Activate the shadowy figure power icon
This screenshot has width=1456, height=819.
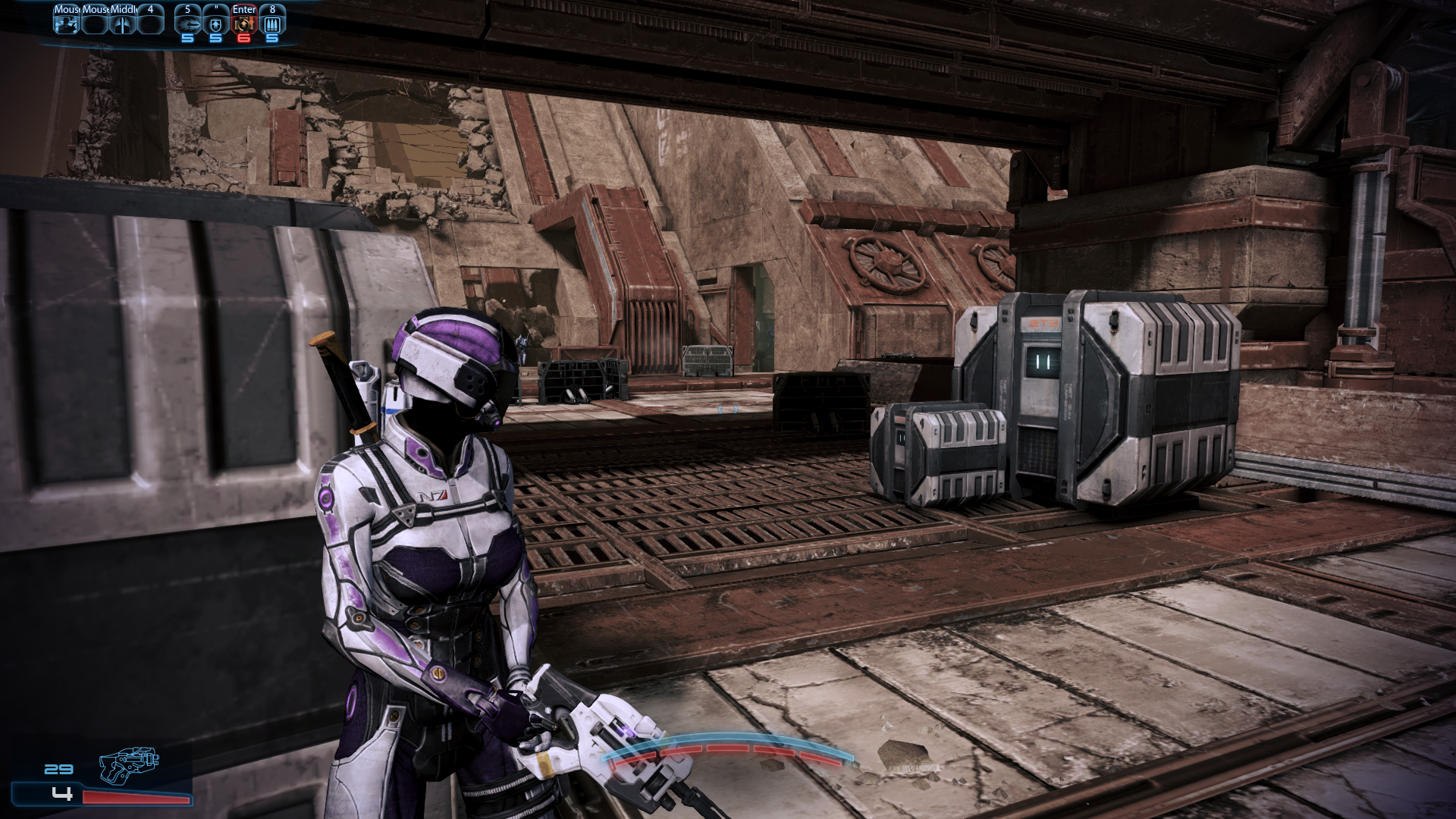click(x=66, y=24)
